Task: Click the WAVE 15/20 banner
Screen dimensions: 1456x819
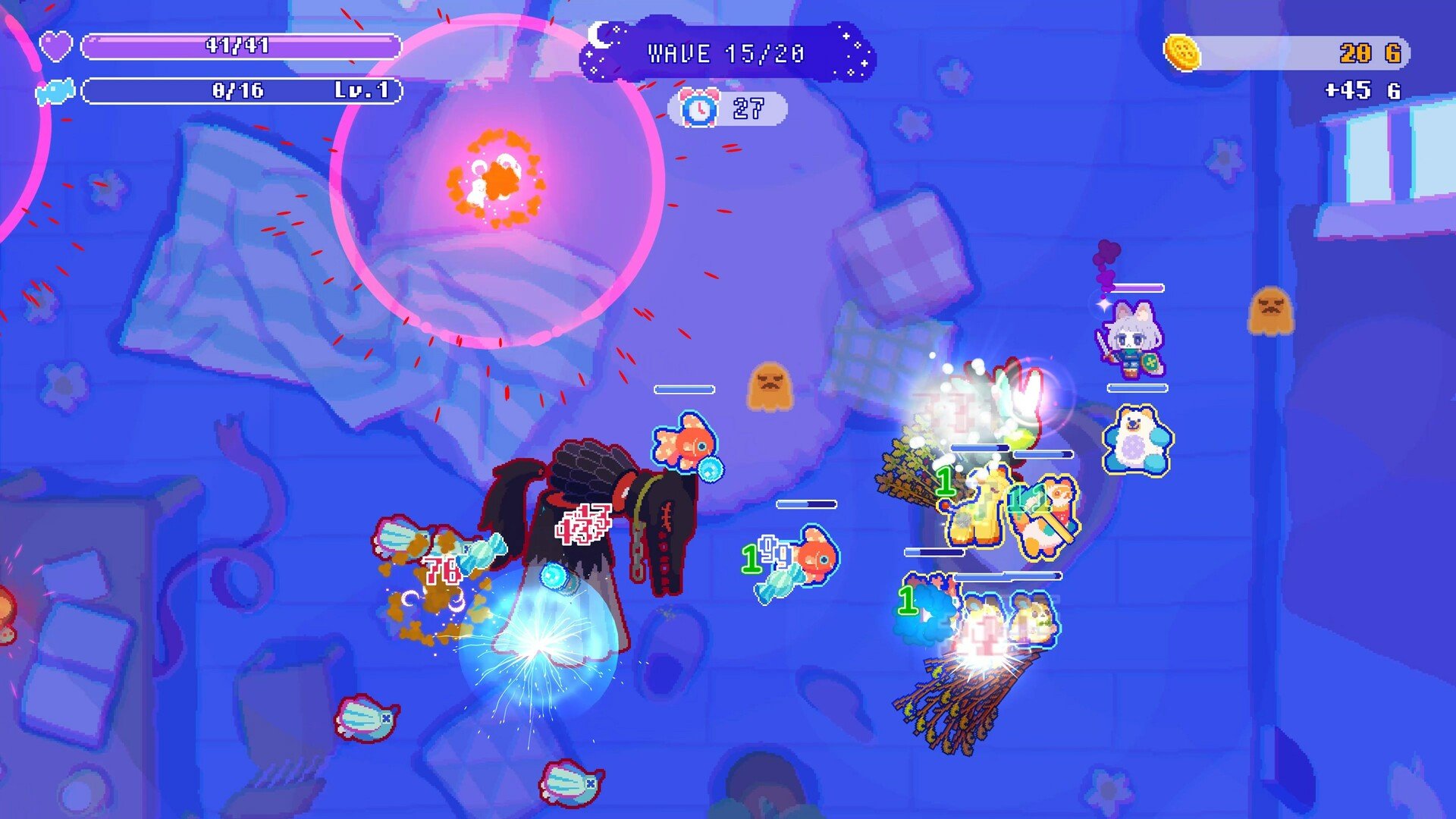Action: 724,53
